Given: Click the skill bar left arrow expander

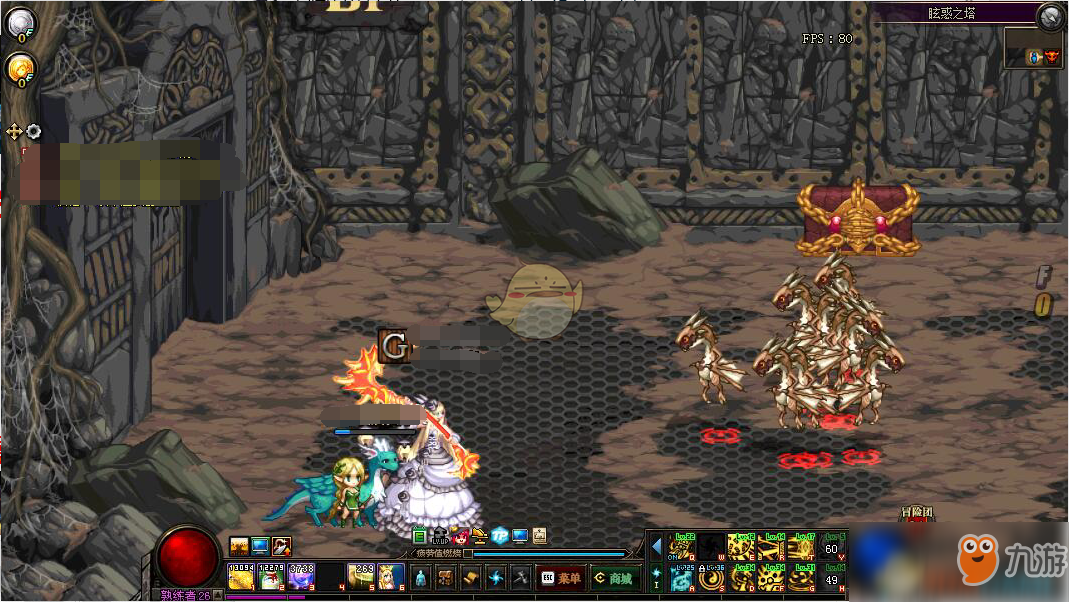Looking at the screenshot, I should pyautogui.click(x=656, y=548).
